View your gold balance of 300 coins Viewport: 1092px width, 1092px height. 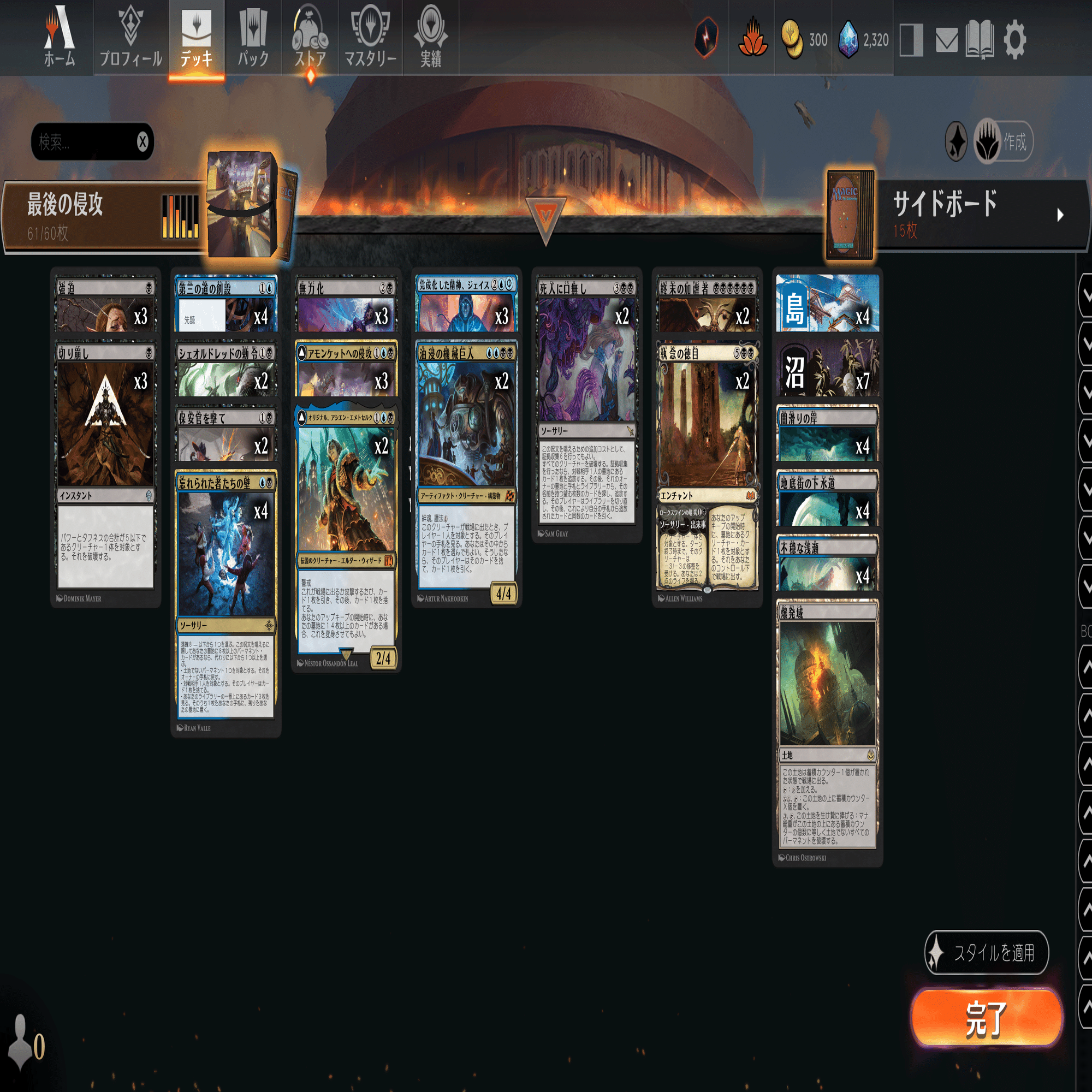803,39
